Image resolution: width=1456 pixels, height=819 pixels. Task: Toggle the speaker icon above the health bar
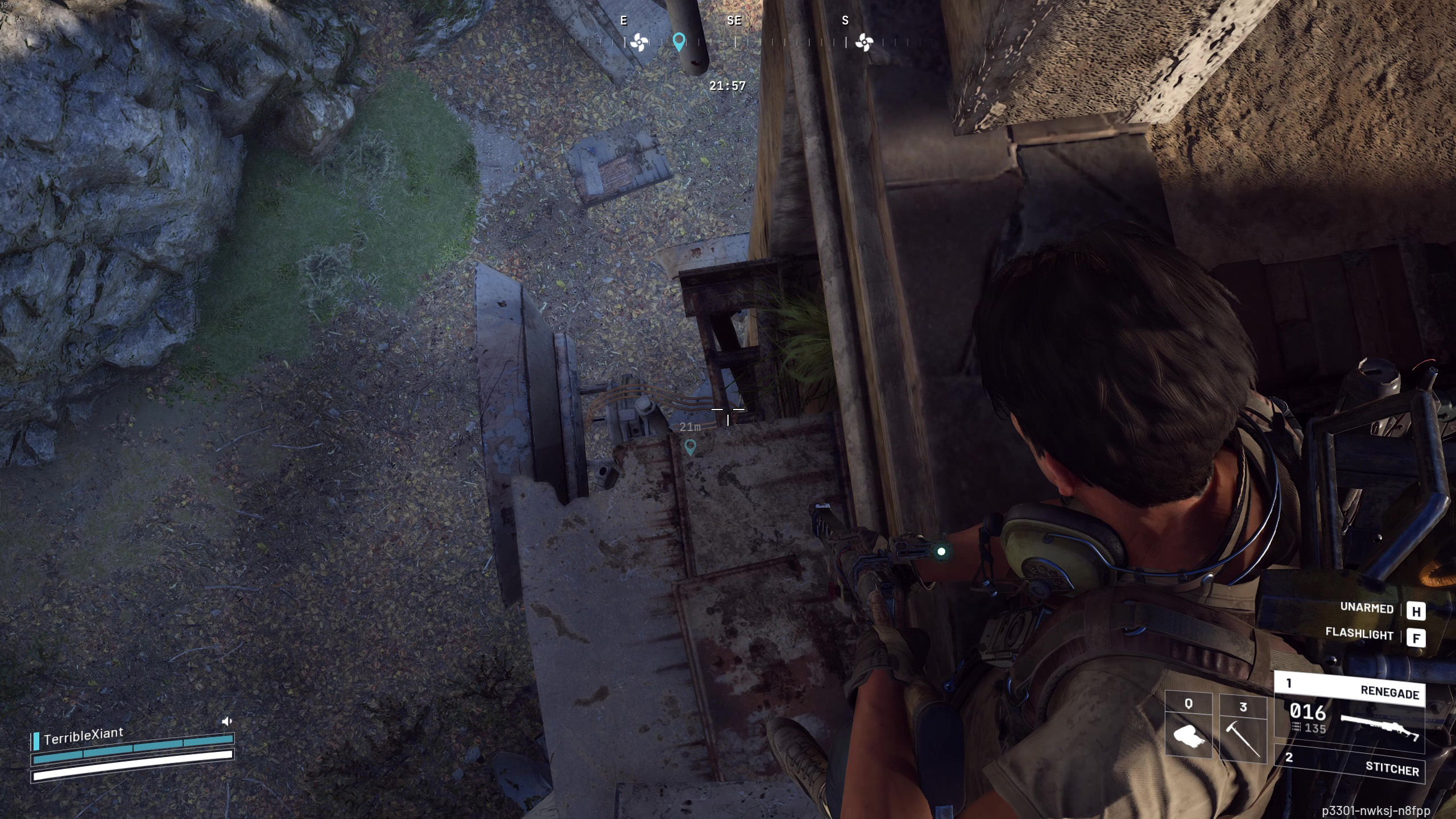tap(227, 722)
